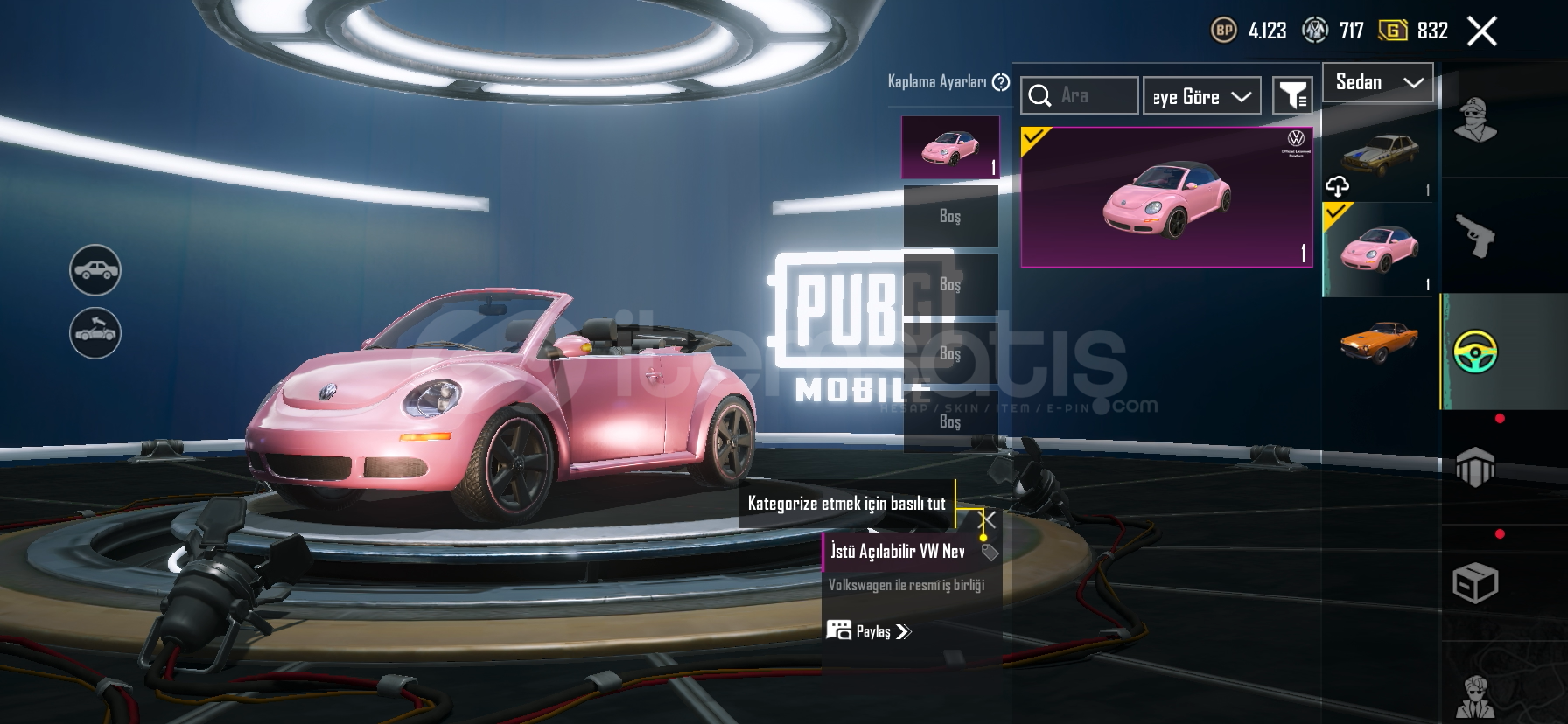
Task: Select the small pink Beetle thumbnail
Action: [x=1379, y=250]
